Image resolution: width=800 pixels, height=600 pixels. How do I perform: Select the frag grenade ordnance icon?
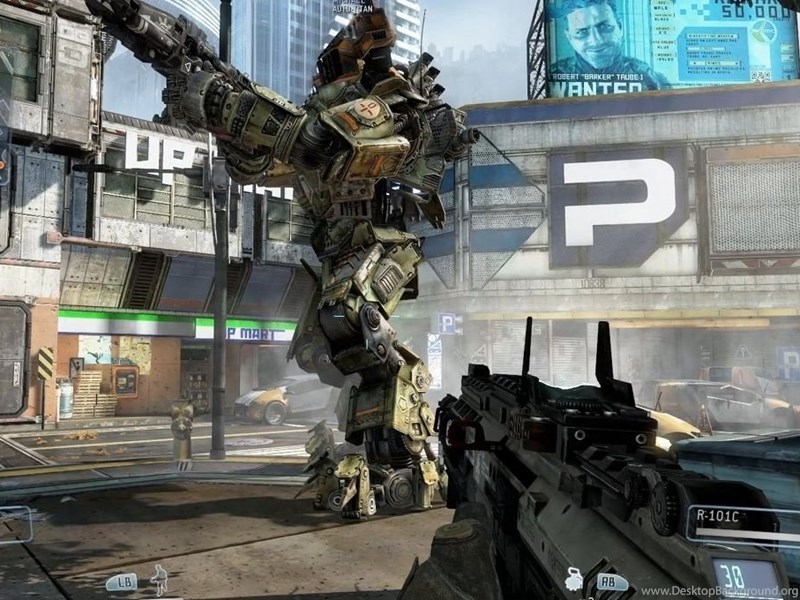point(575,577)
